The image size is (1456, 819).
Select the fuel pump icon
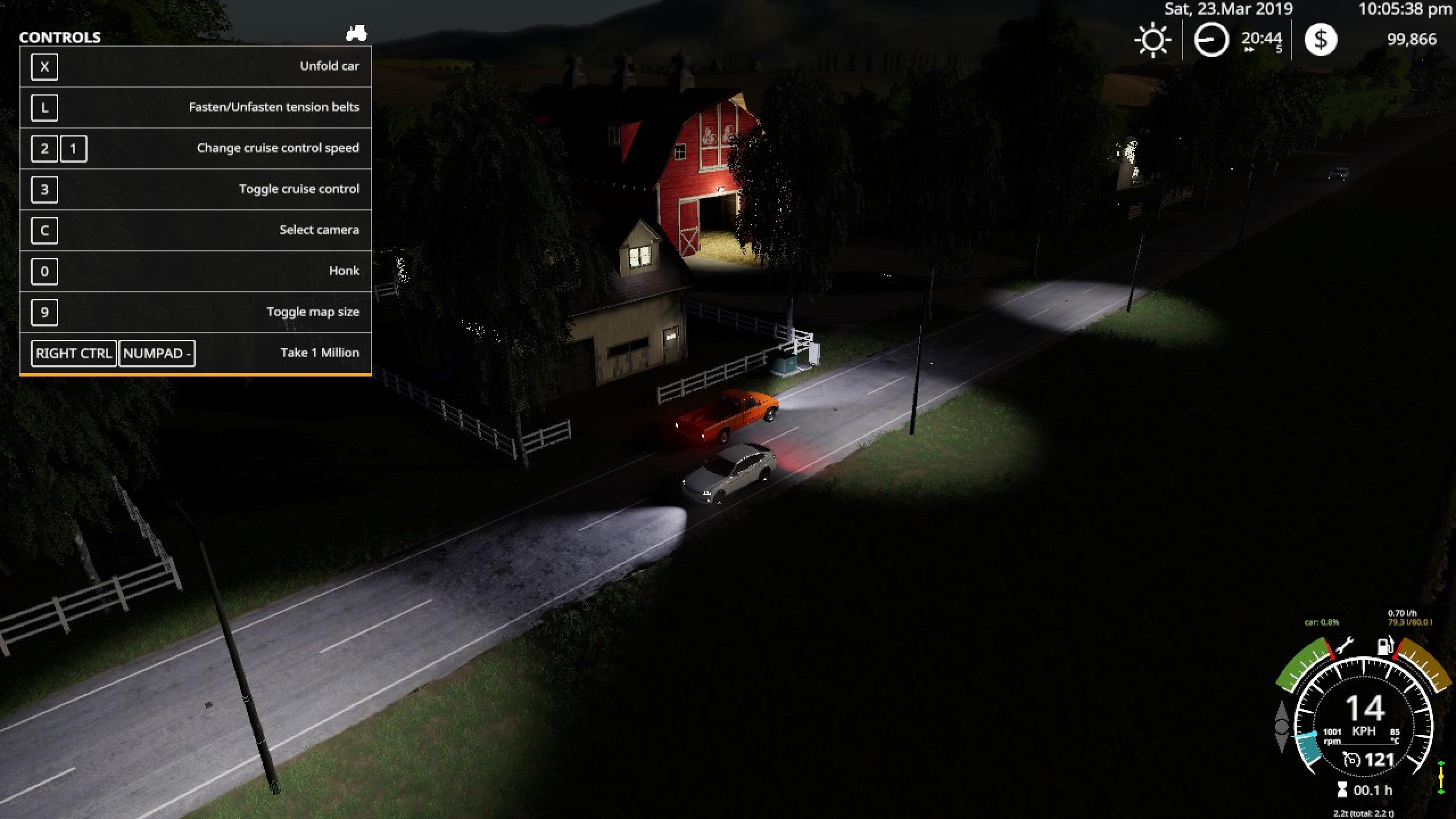pyautogui.click(x=1384, y=646)
